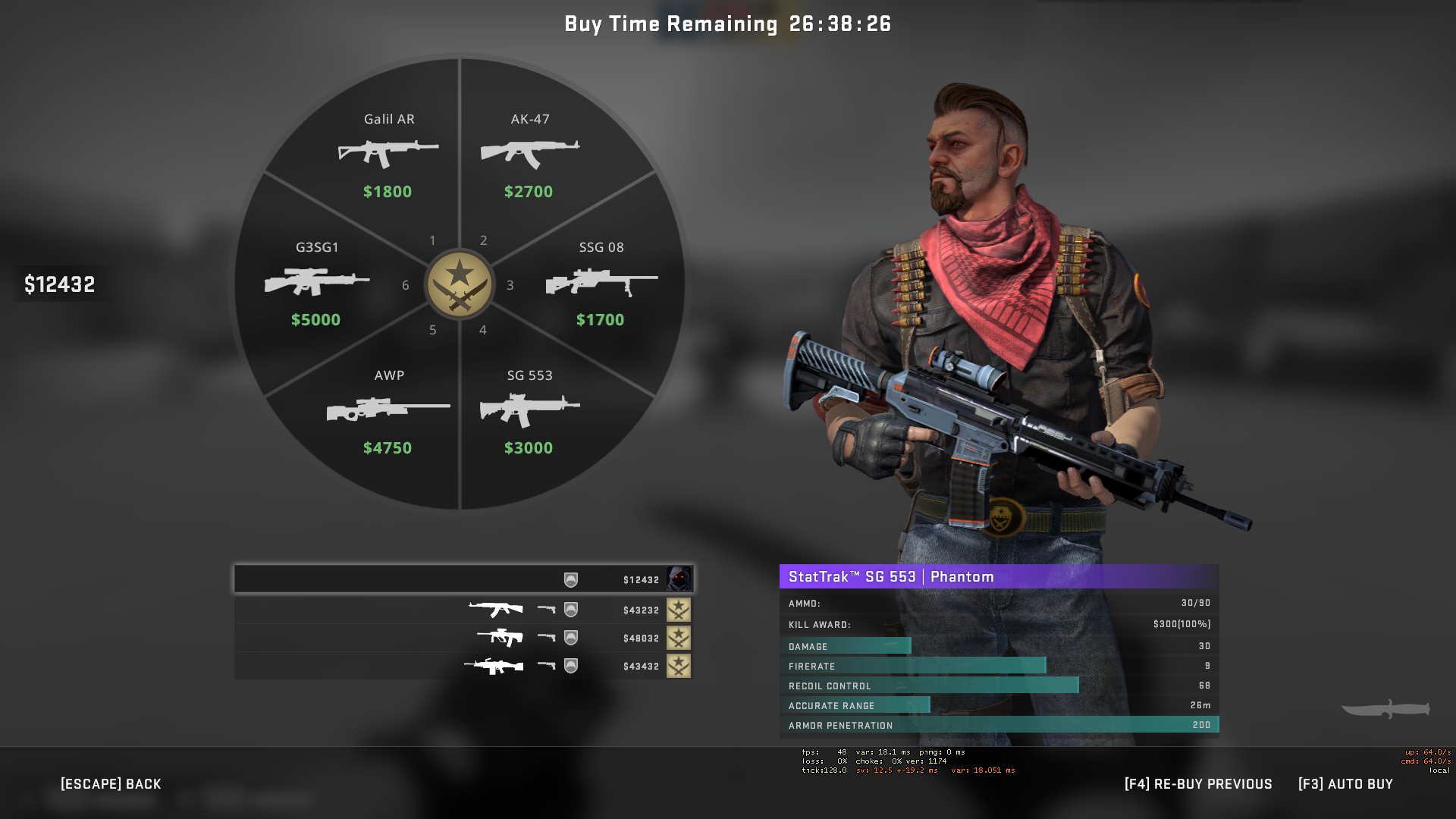This screenshot has width=1456, height=819.
Task: Select the SG 553 icon on the wheel
Action: pos(529,409)
